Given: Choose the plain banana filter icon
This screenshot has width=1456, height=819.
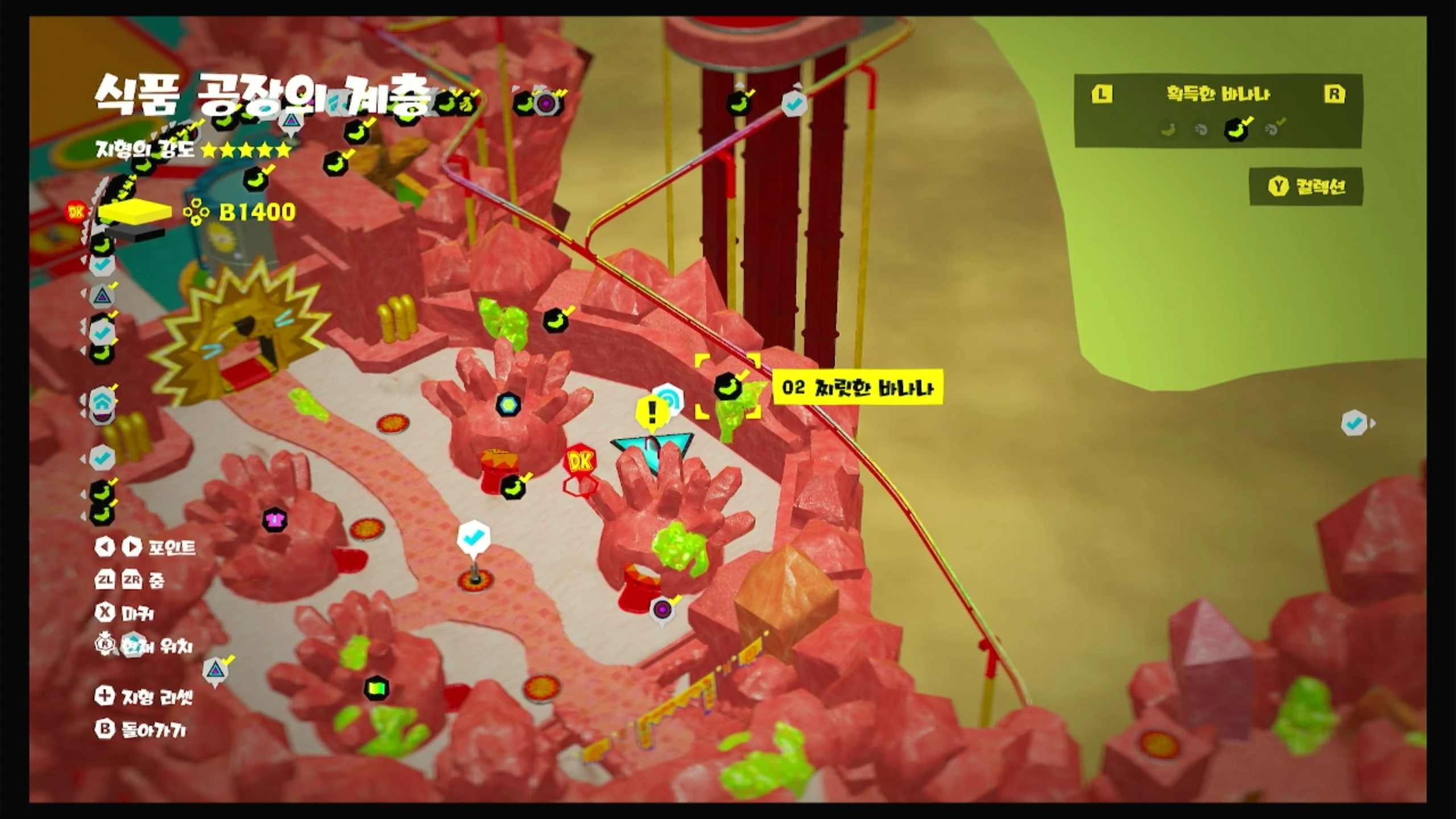Looking at the screenshot, I should coord(1168,130).
